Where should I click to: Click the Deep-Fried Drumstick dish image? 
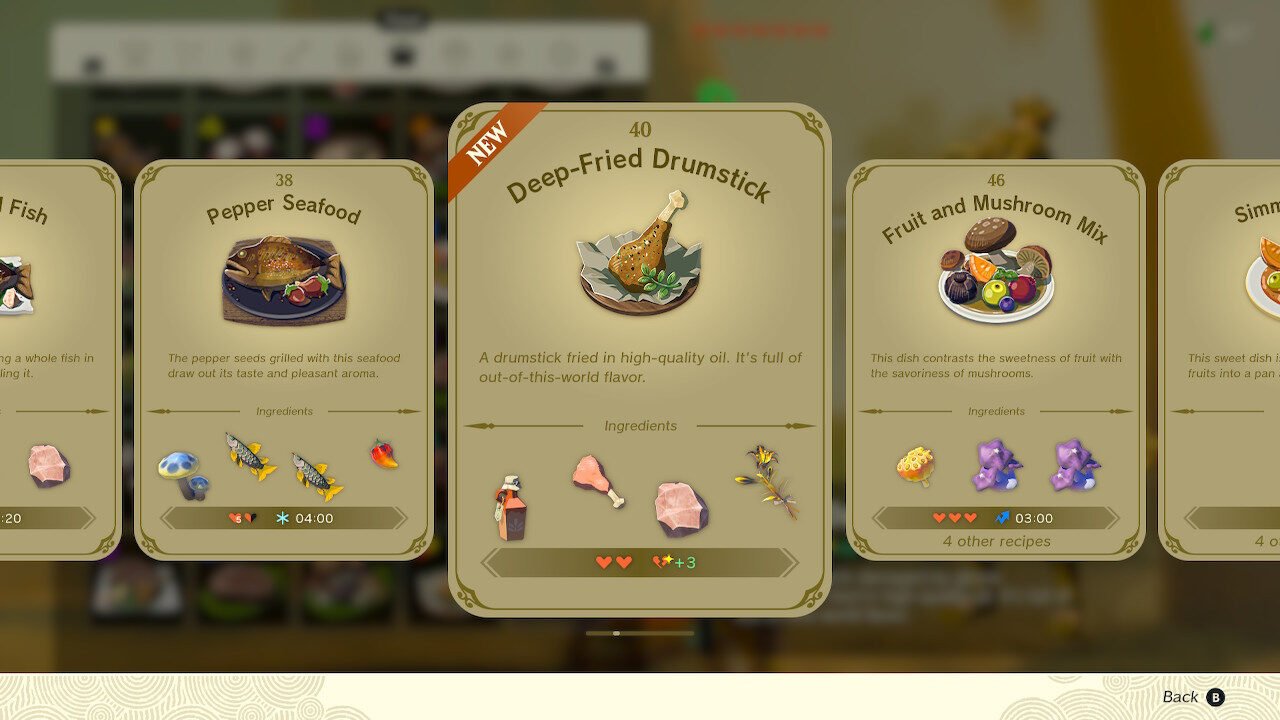point(640,256)
